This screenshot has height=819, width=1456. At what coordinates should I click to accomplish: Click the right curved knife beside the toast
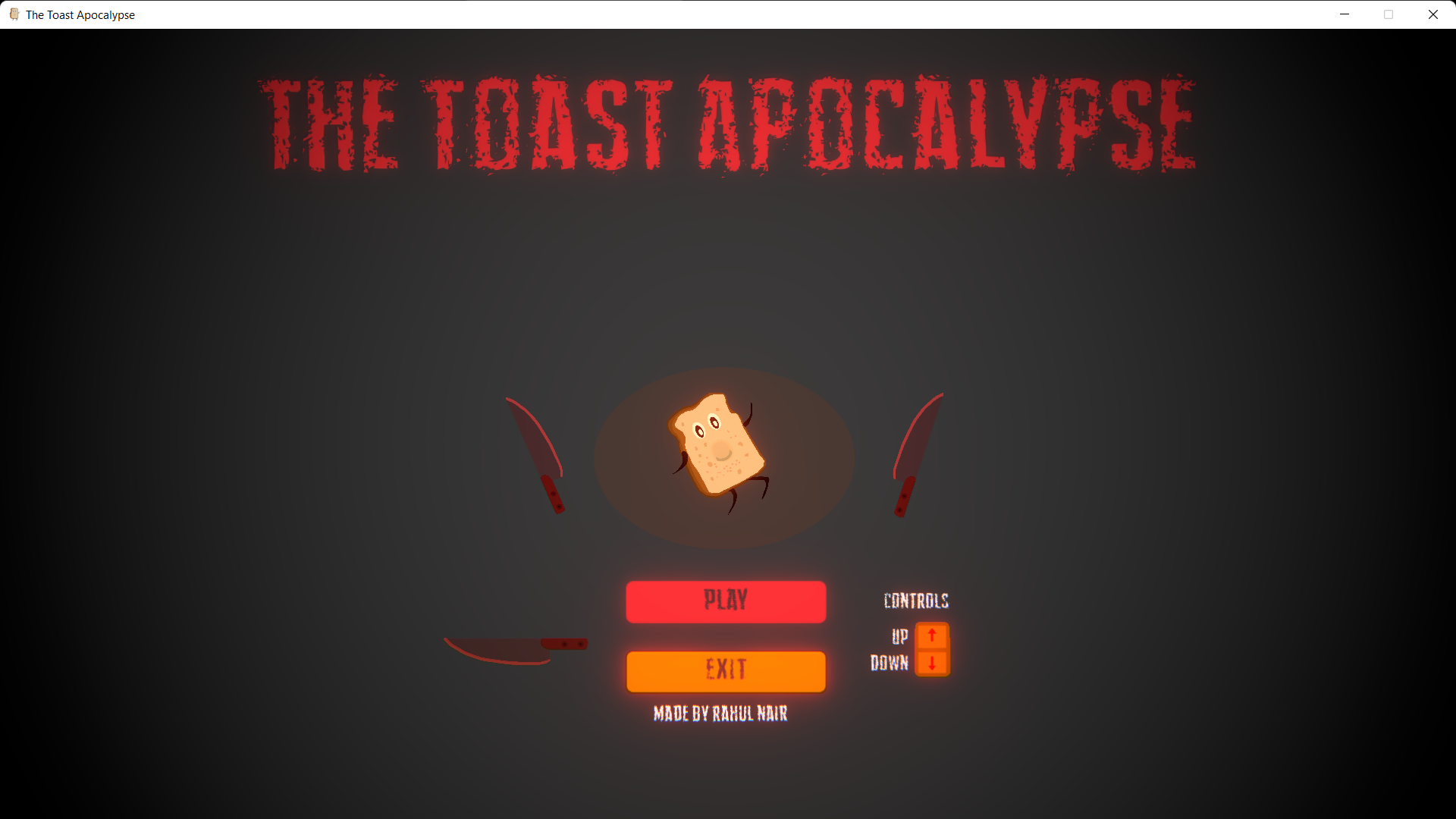tap(919, 453)
